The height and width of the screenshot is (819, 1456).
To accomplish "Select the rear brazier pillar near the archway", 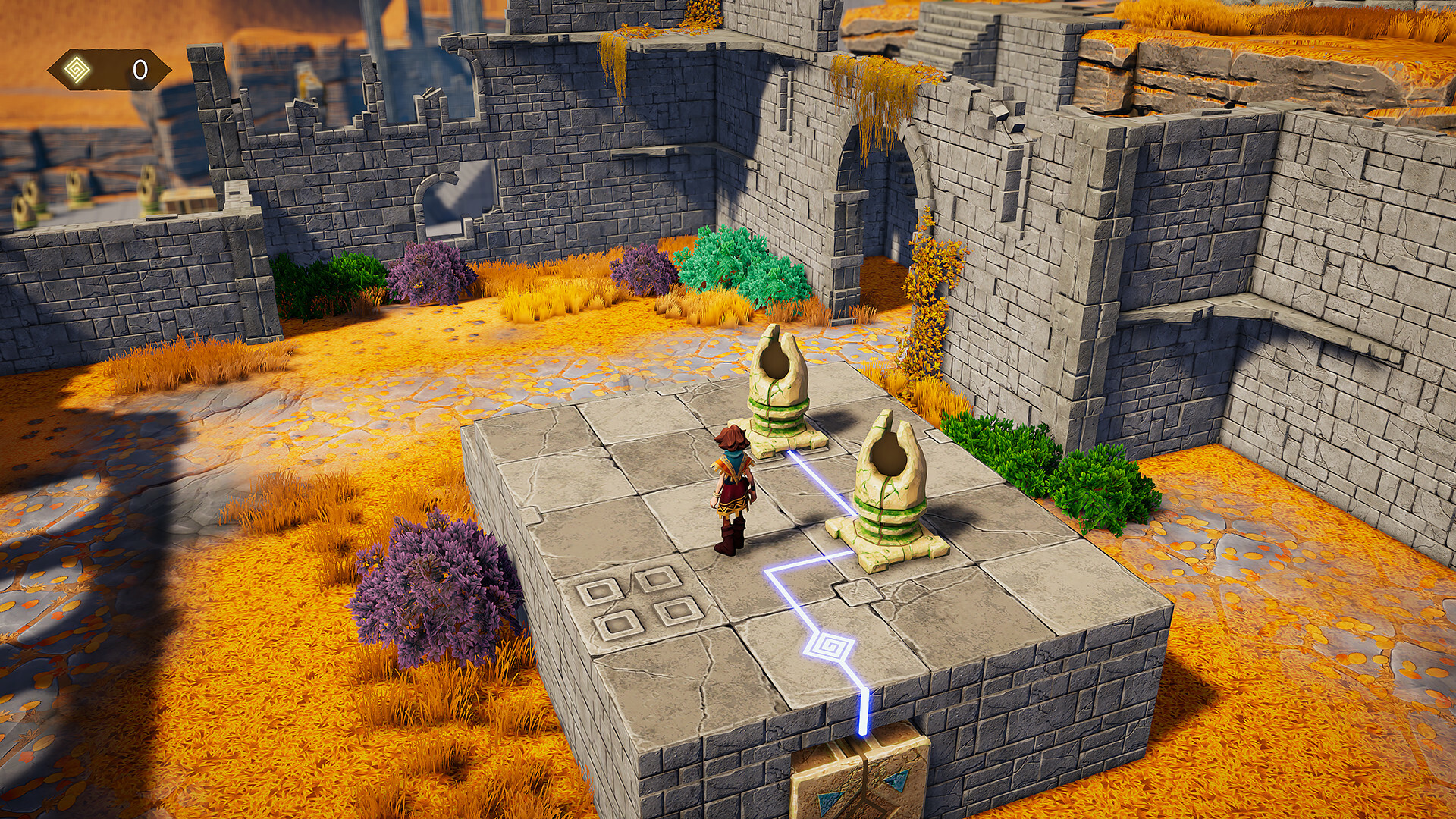I will pos(777,394).
